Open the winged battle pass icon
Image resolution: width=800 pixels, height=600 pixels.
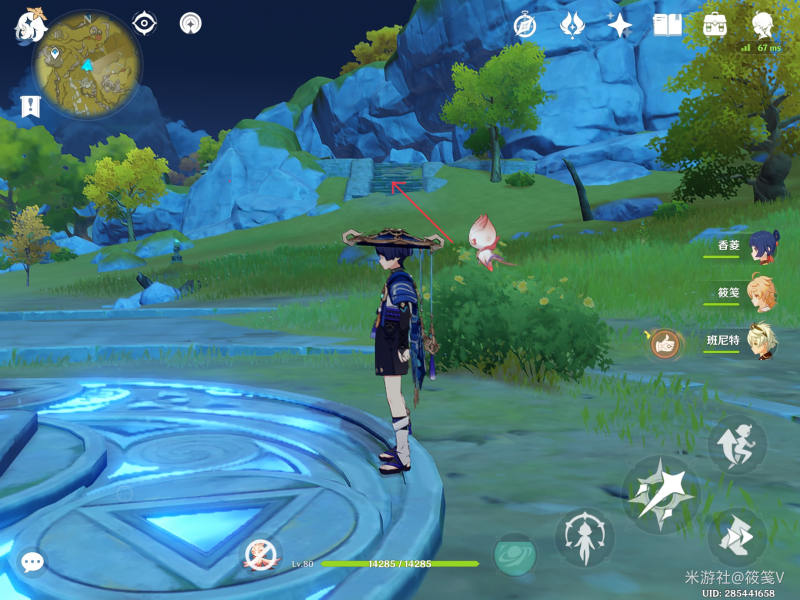point(572,24)
